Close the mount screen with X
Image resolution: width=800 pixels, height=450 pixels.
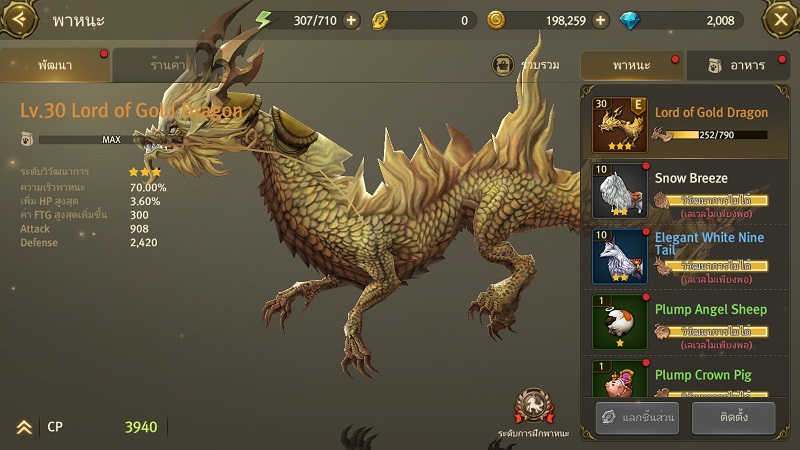click(779, 19)
